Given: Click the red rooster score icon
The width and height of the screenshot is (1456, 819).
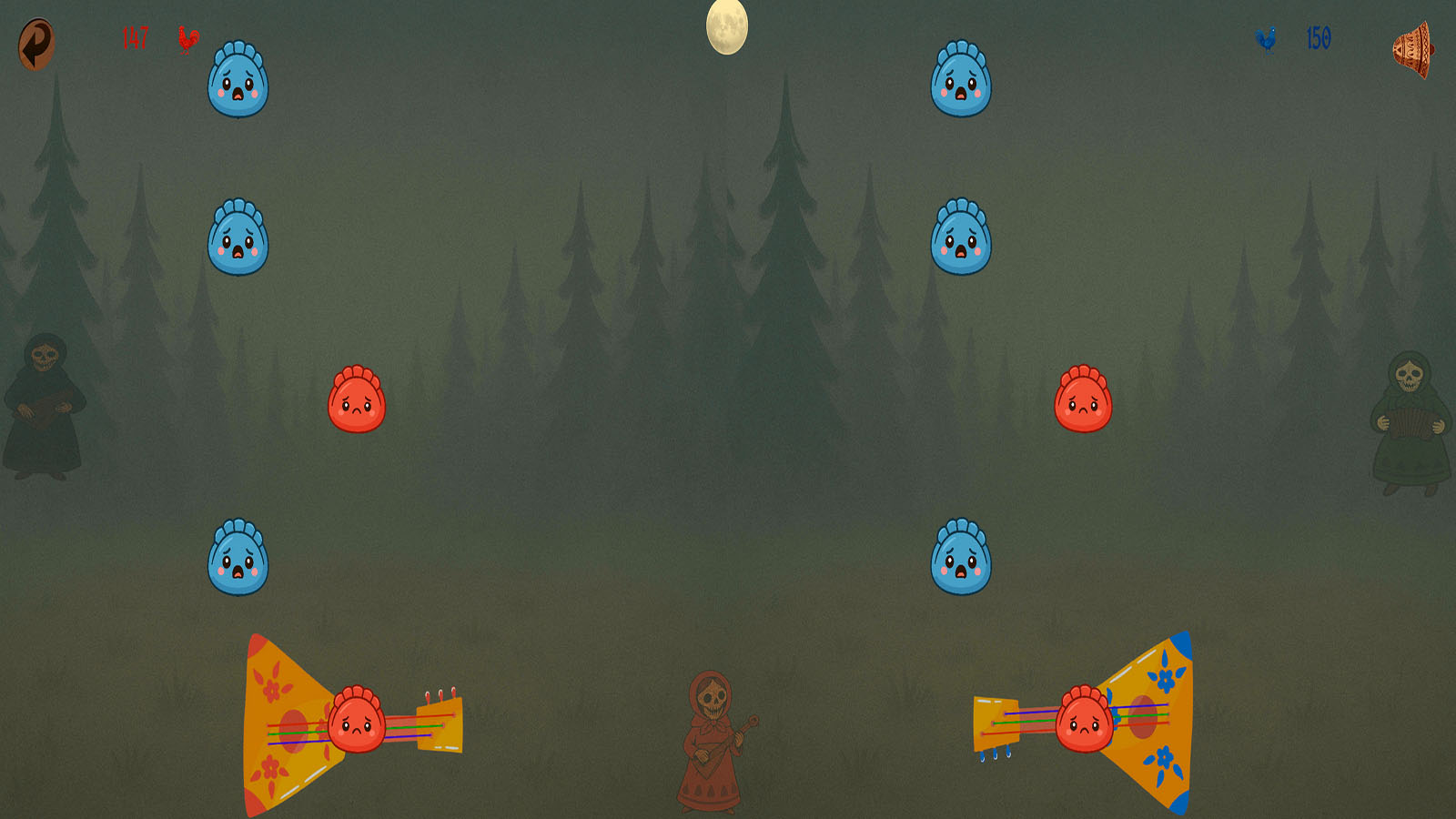Looking at the screenshot, I should 188,41.
